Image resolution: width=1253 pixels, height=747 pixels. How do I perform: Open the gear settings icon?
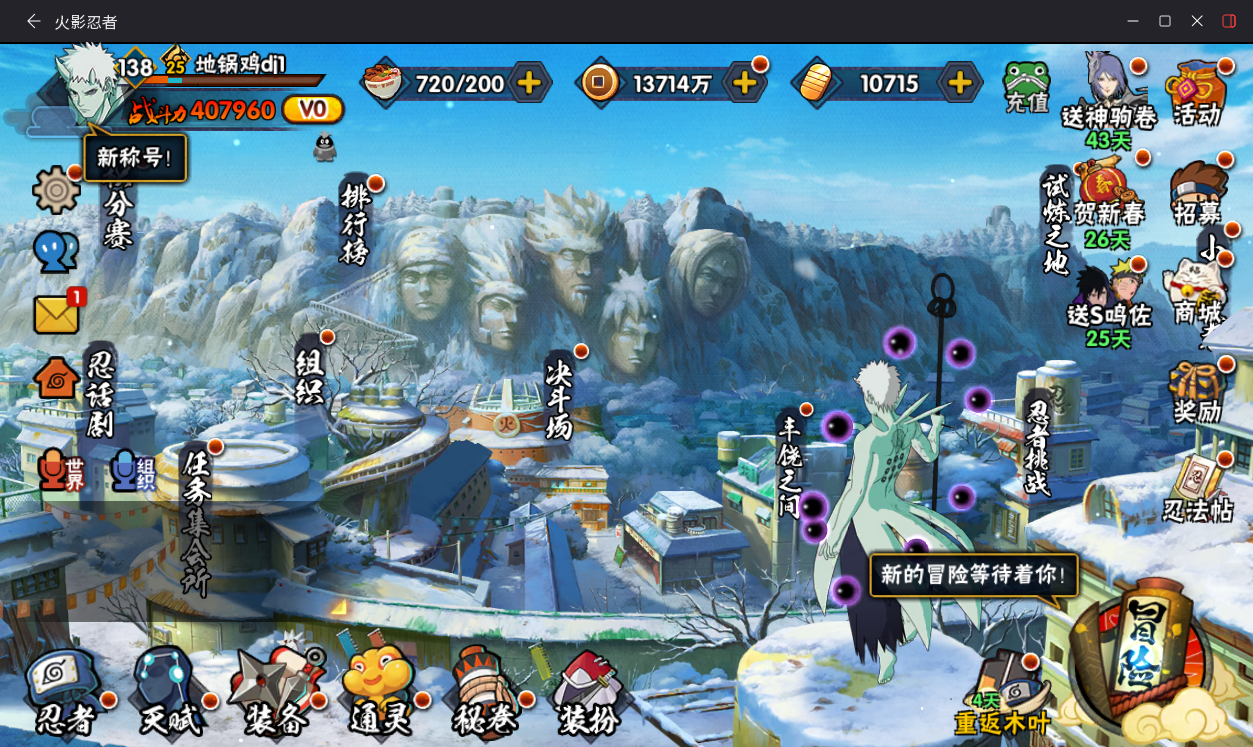tap(56, 189)
